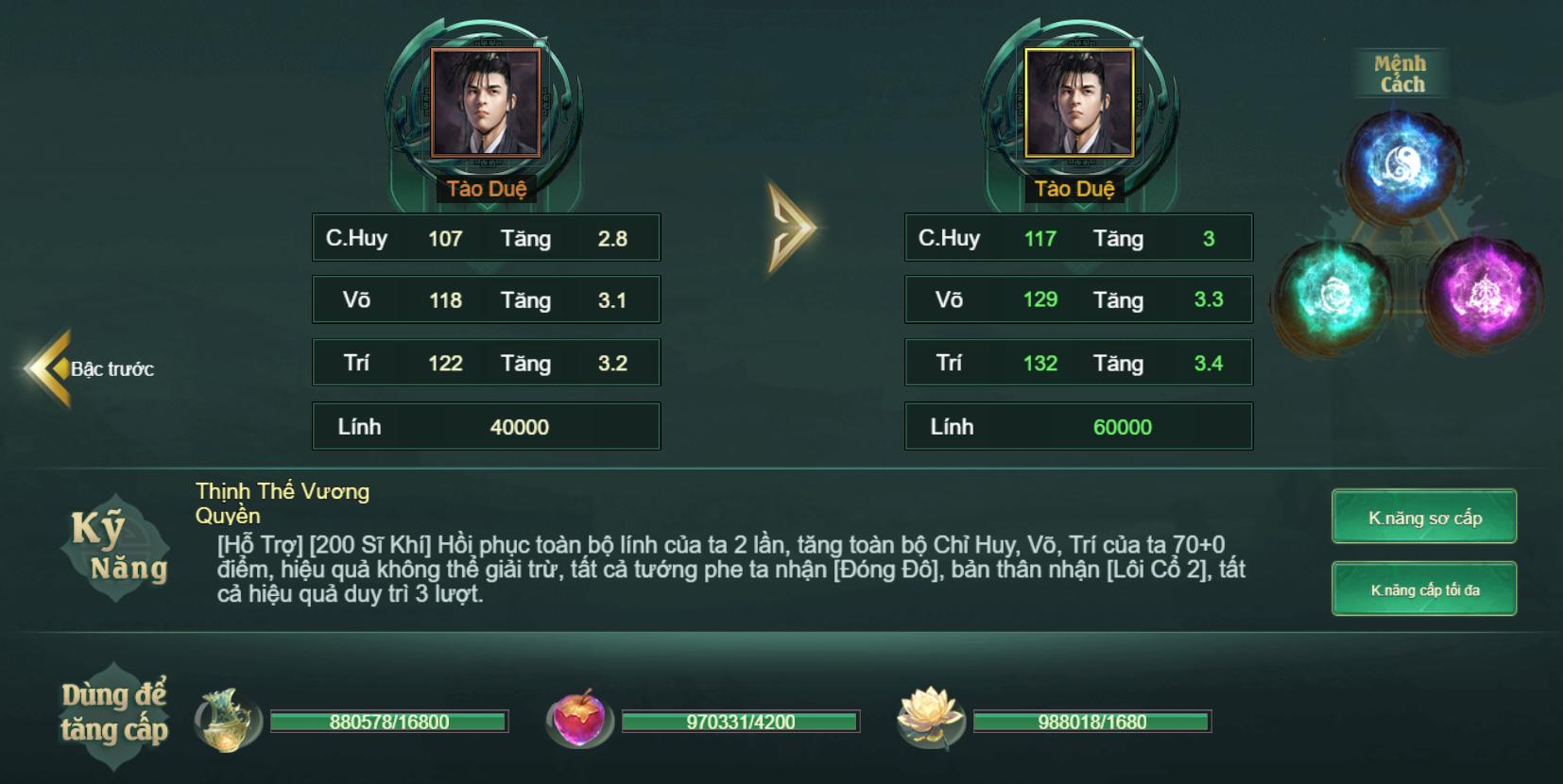Open the current-tier Tào Duệ portrait
The image size is (1563, 784).
486,103
